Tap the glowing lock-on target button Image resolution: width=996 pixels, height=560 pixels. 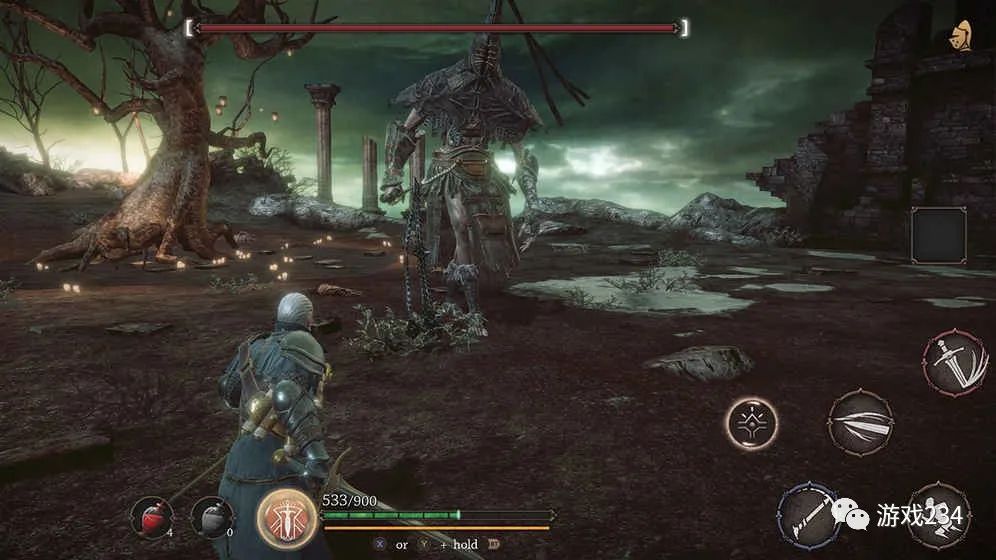point(751,423)
